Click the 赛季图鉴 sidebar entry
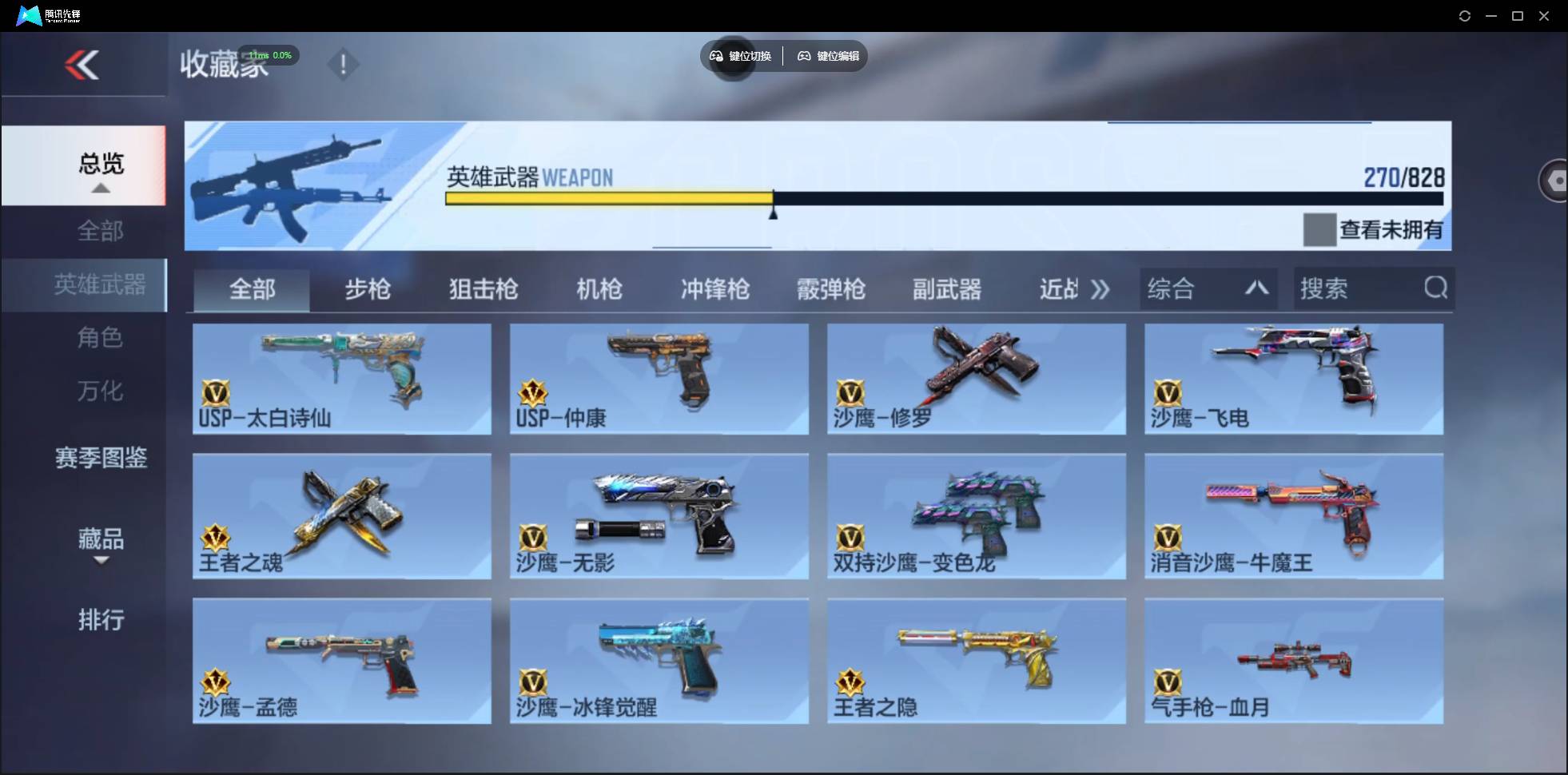The height and width of the screenshot is (775, 1568). [x=101, y=458]
